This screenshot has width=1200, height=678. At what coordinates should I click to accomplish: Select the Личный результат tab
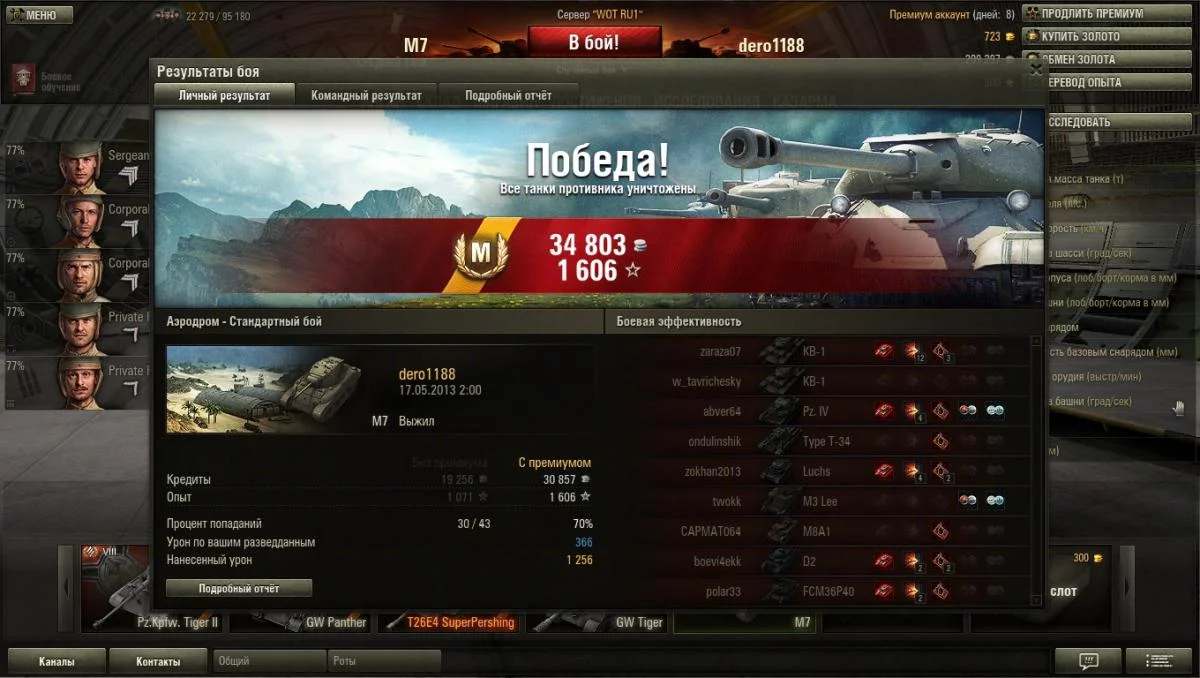[223, 95]
